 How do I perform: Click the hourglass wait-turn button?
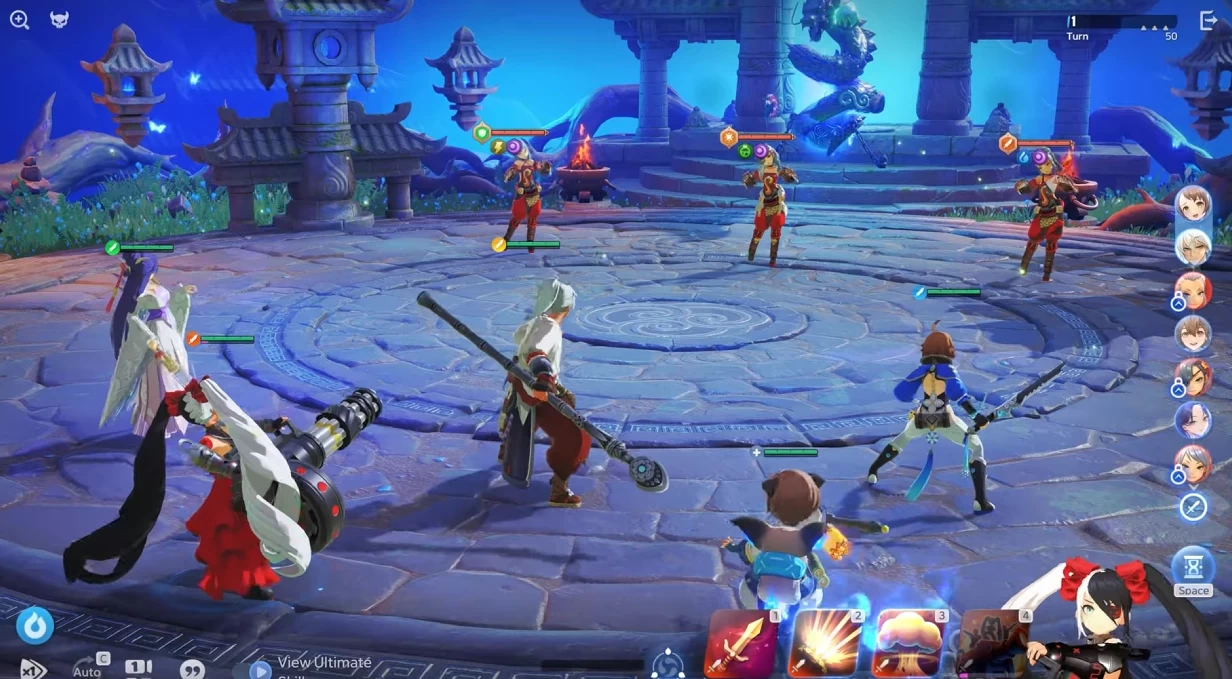pos(1193,567)
